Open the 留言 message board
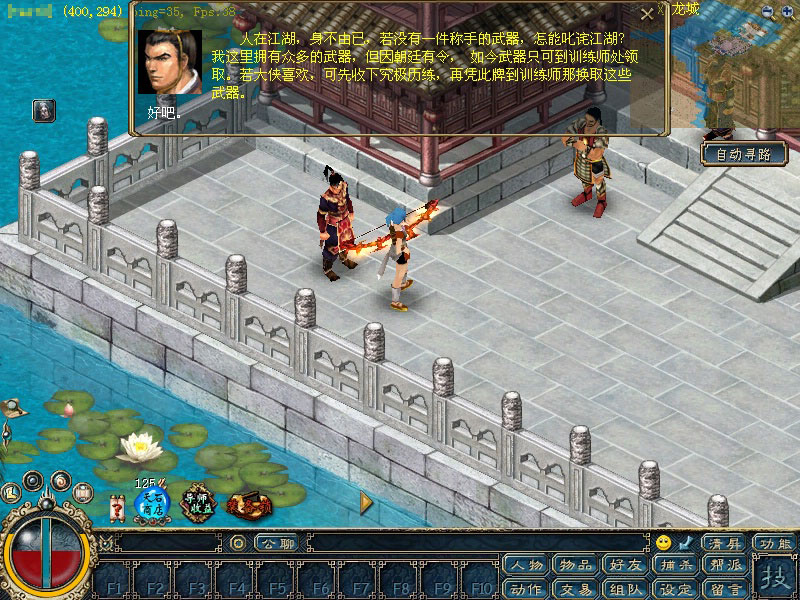 (x=727, y=588)
